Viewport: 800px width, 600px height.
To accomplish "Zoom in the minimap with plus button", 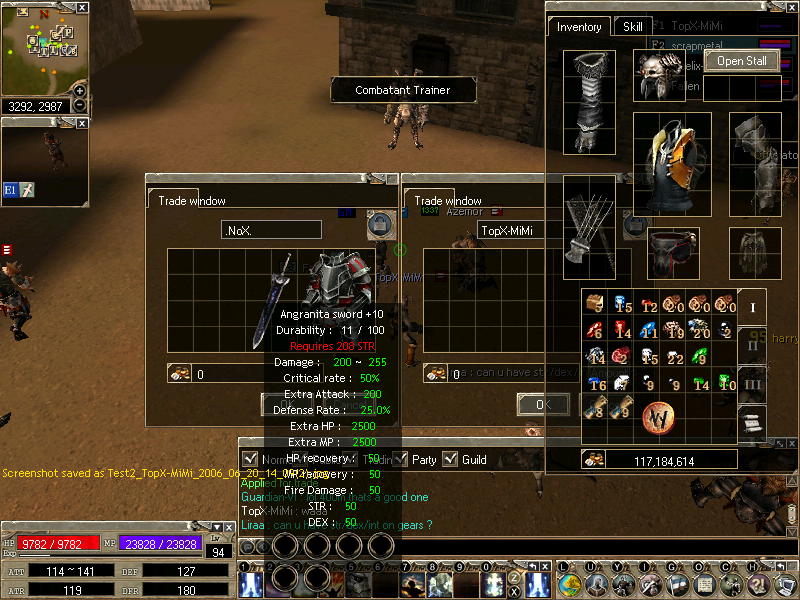I will point(80,90).
